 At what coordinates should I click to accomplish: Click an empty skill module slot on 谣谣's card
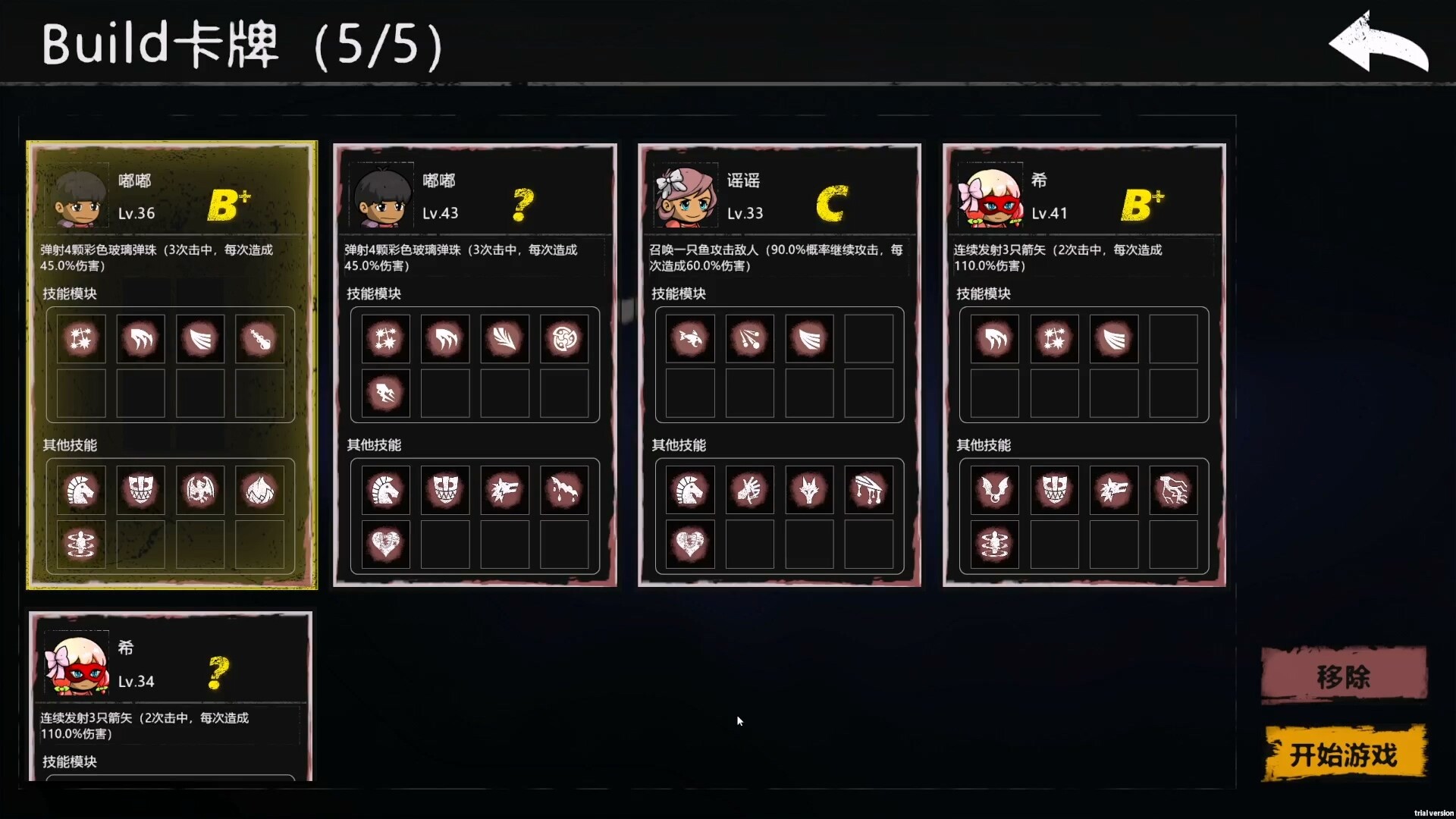tap(871, 339)
